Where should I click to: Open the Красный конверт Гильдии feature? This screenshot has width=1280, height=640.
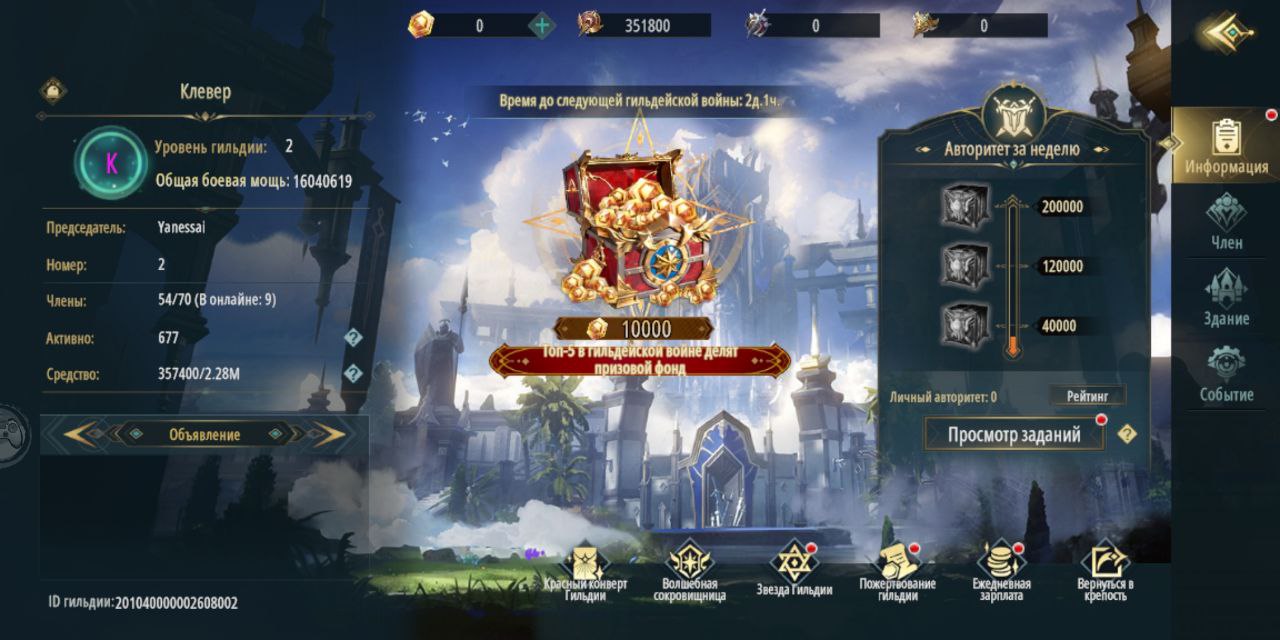click(x=586, y=566)
